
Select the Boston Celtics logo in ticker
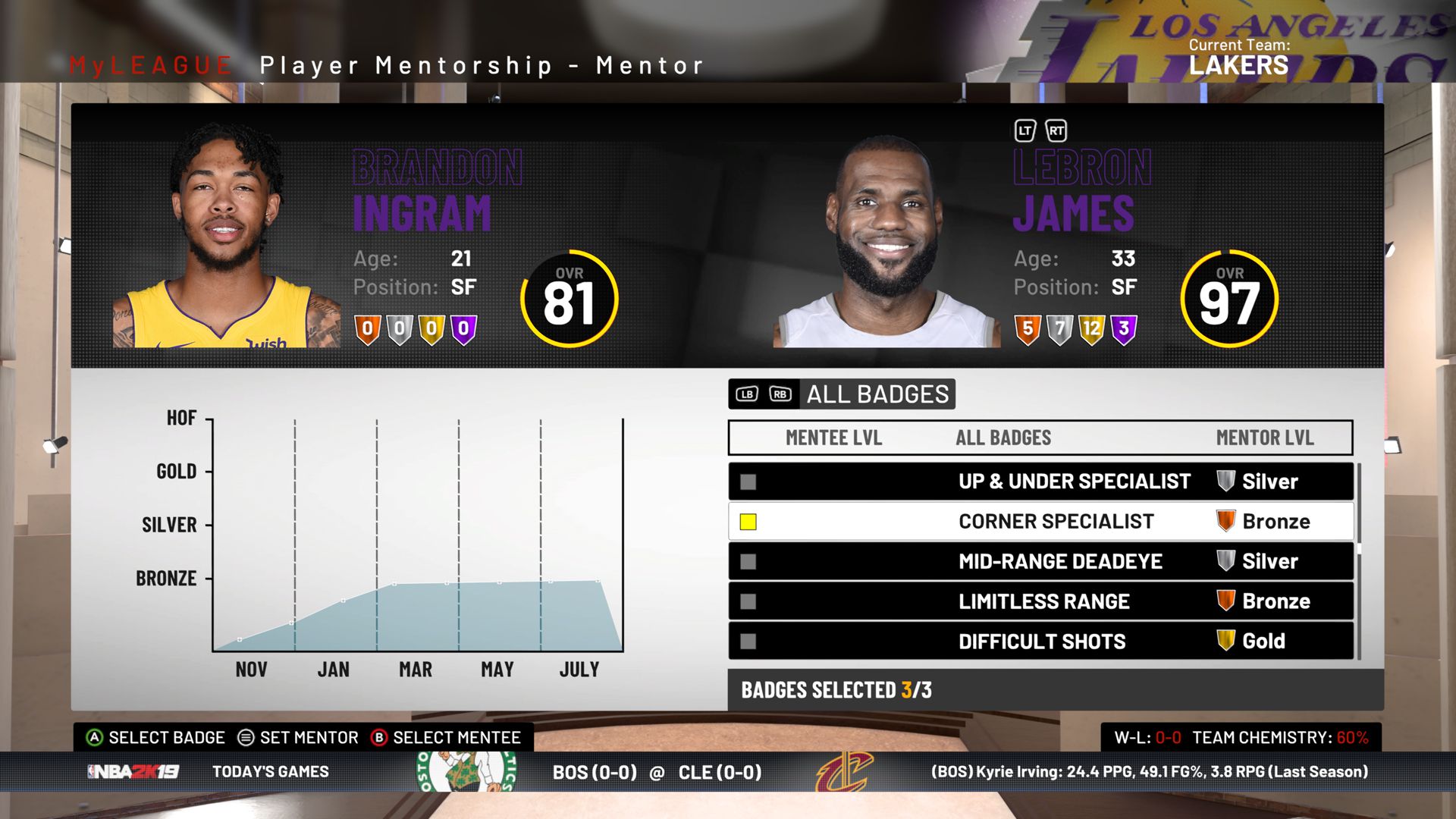point(463,772)
